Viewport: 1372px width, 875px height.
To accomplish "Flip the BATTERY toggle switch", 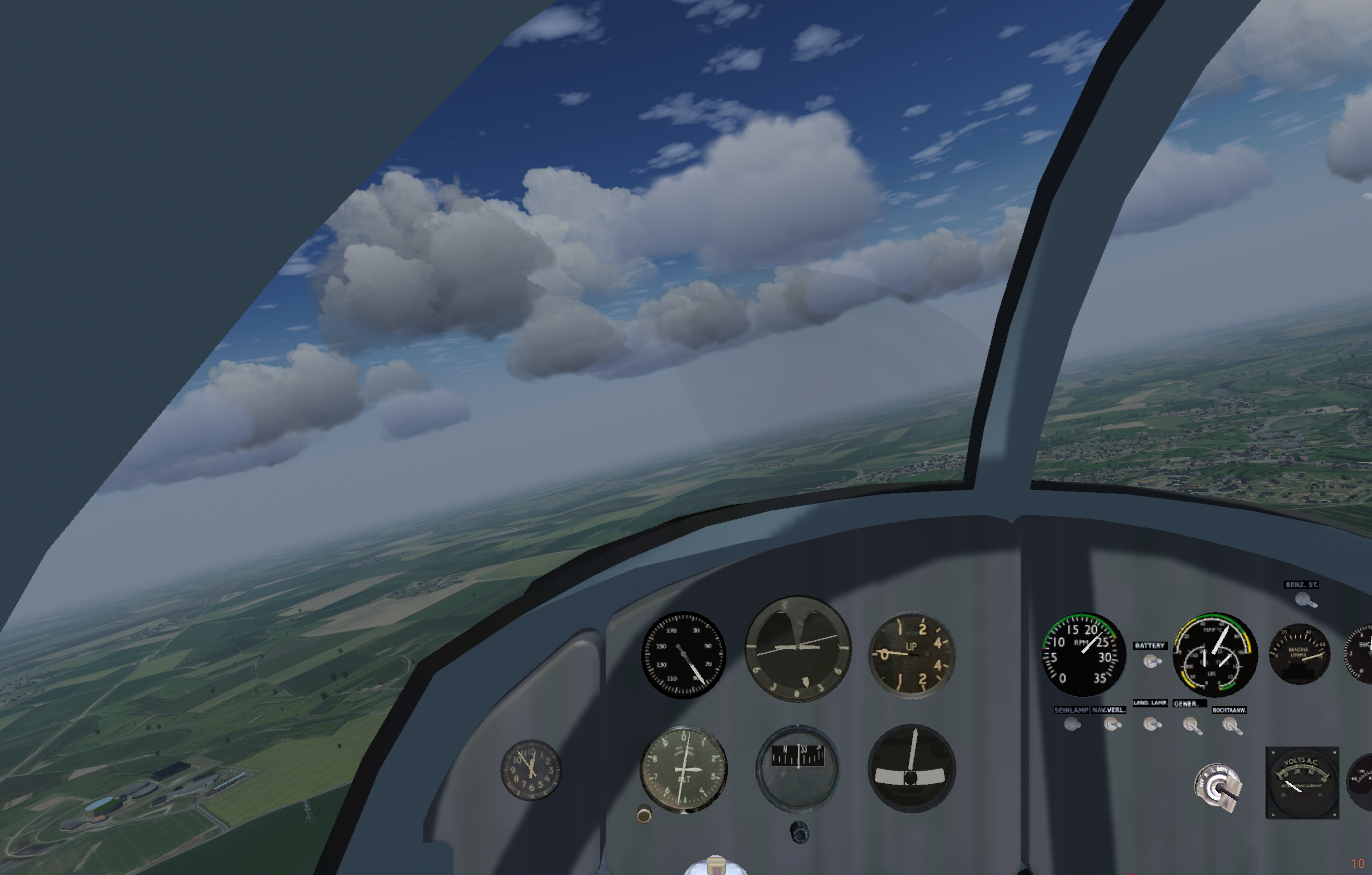I will 1151,661.
